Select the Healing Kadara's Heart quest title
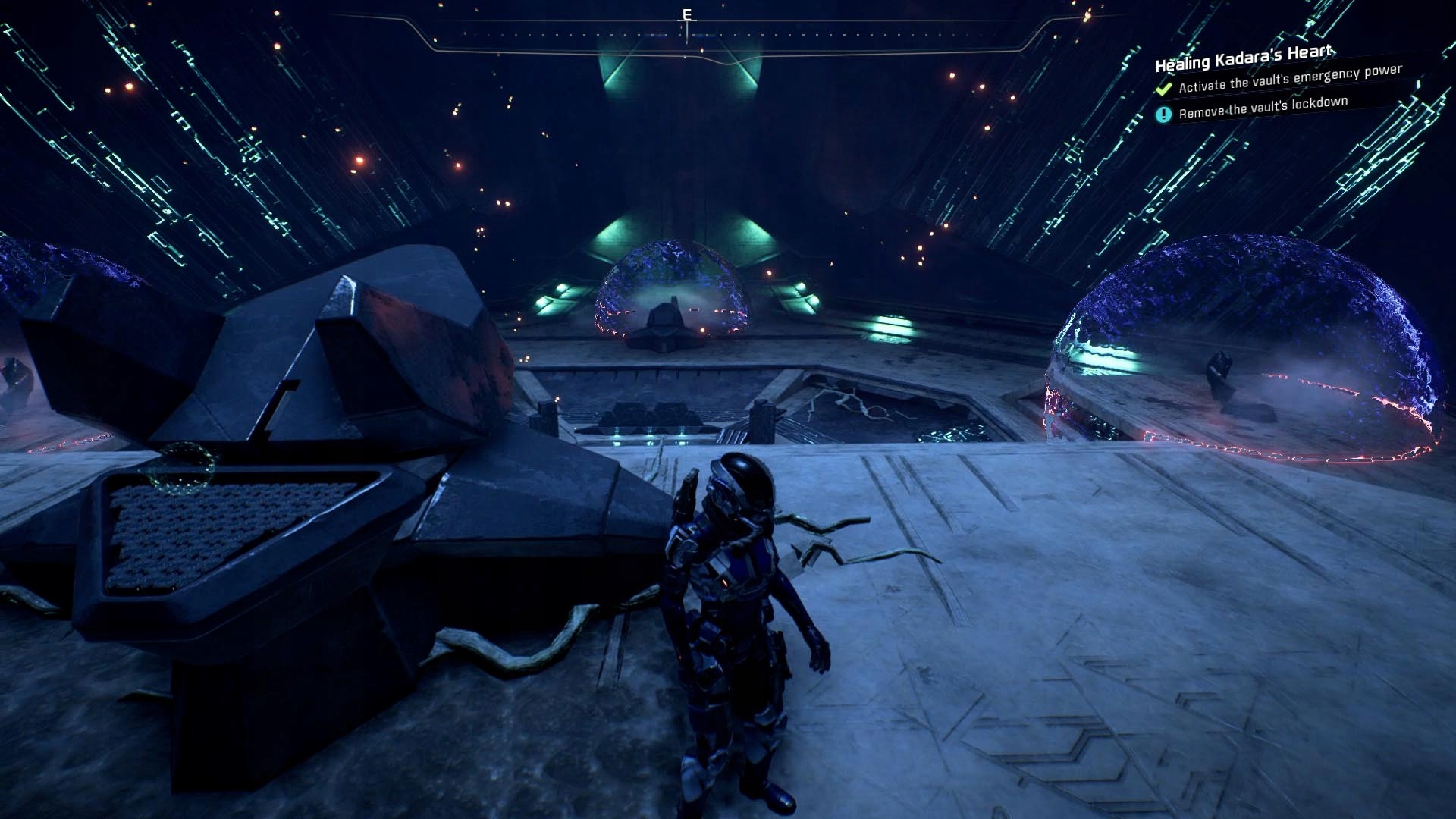1456x819 pixels. (1244, 58)
